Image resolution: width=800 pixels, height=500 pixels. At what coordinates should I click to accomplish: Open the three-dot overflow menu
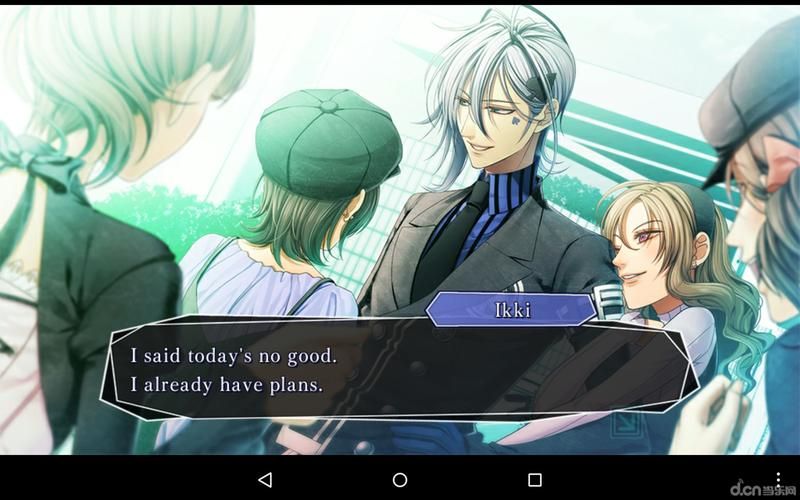click(x=779, y=480)
